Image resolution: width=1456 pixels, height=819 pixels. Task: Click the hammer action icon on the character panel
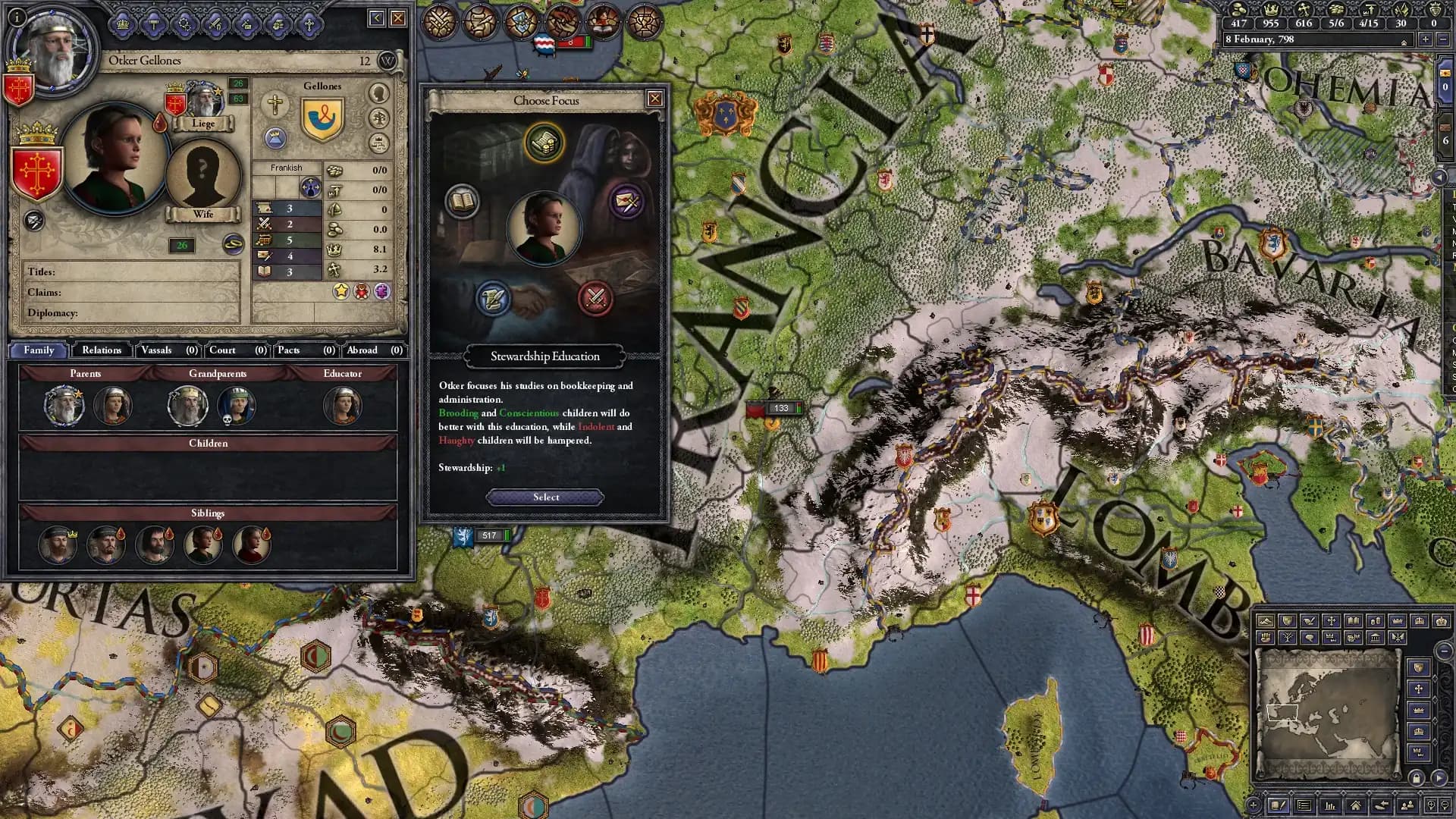pos(153,24)
